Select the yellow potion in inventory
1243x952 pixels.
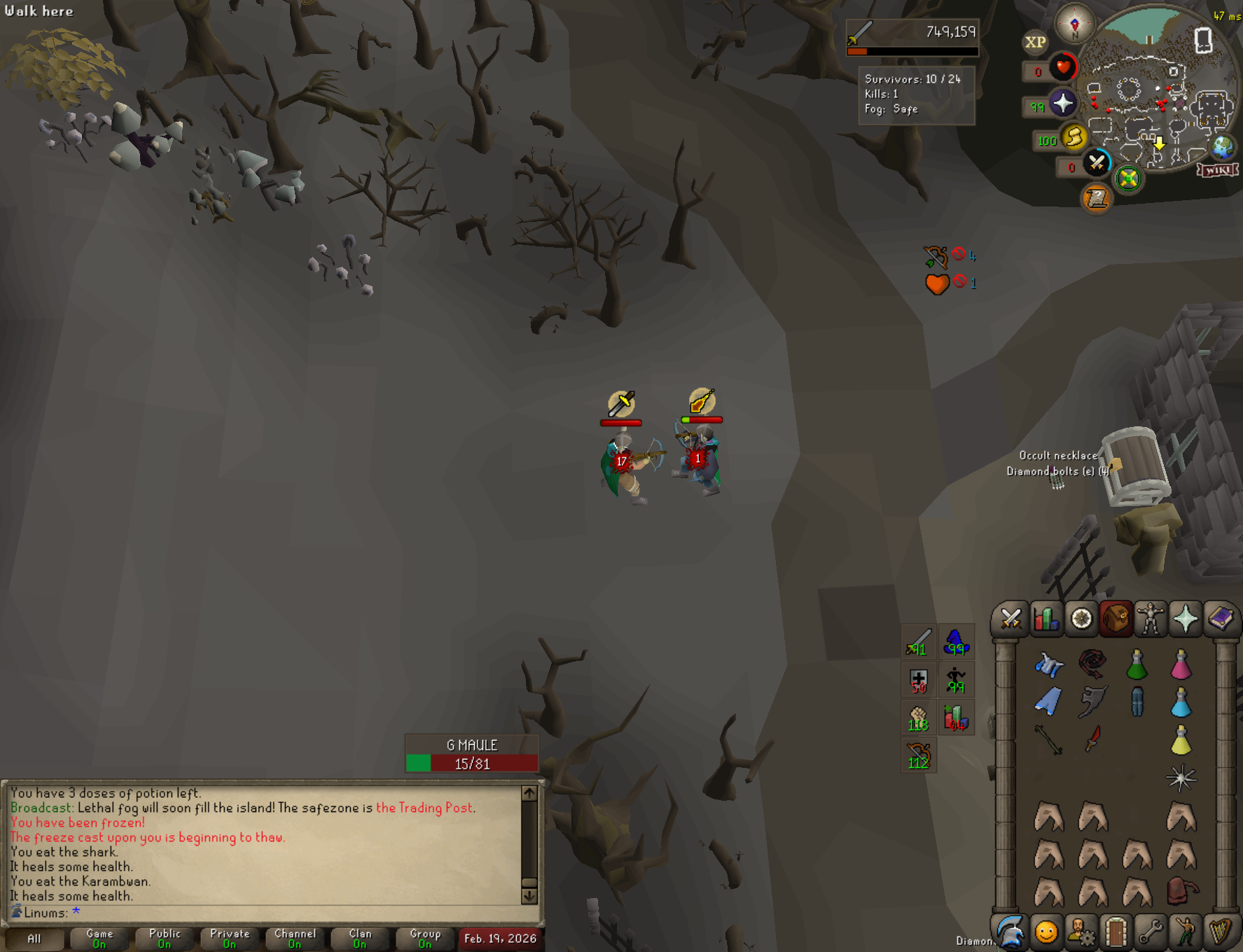pos(1181,741)
